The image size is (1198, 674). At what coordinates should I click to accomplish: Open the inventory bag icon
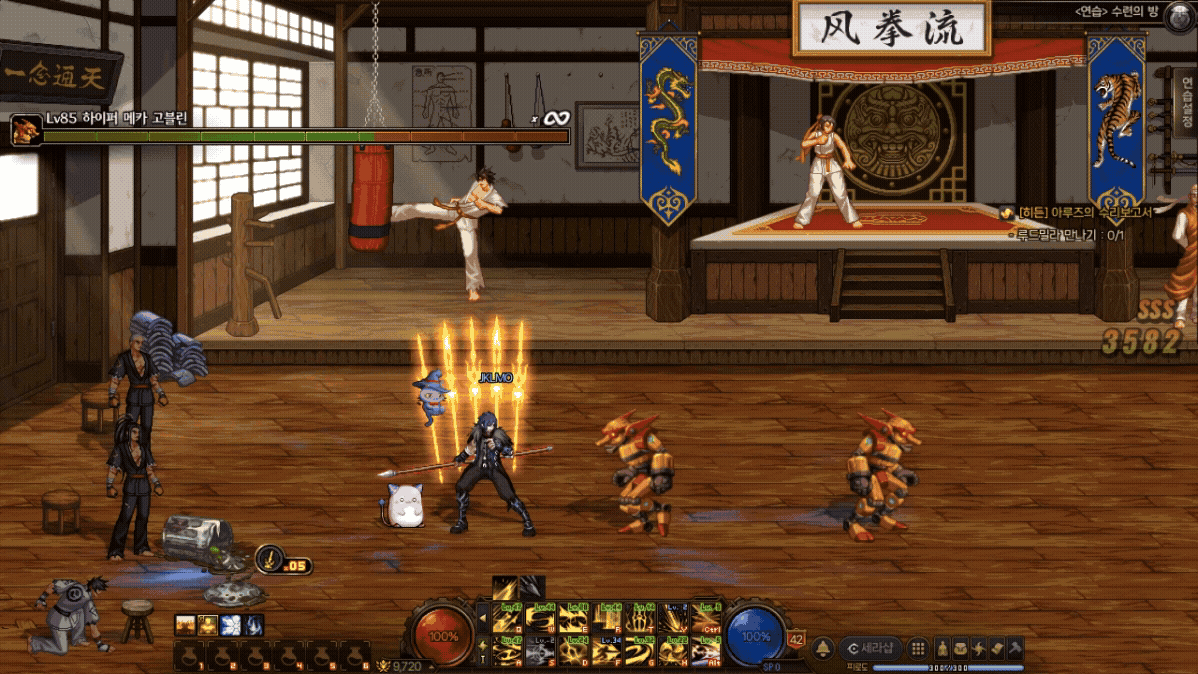coord(960,648)
